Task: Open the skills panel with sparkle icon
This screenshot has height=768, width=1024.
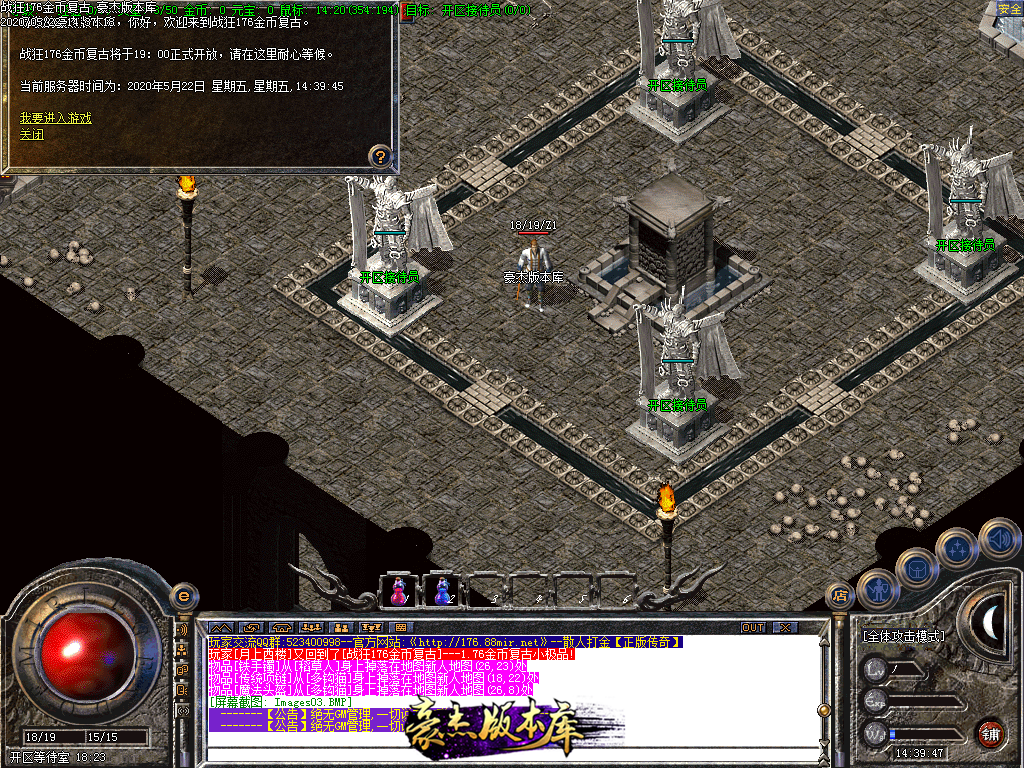Action: [958, 548]
